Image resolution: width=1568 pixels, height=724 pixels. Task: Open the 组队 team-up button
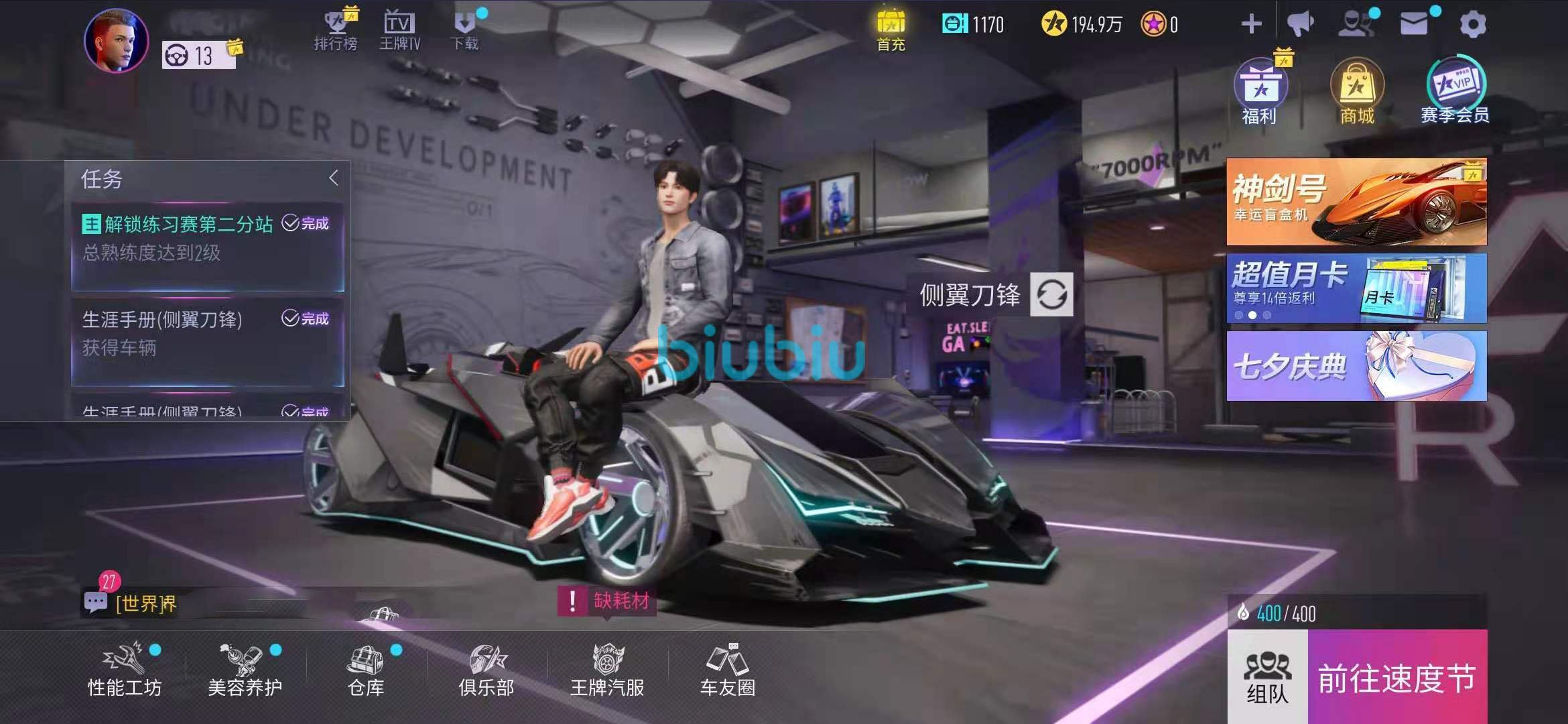point(1267,677)
